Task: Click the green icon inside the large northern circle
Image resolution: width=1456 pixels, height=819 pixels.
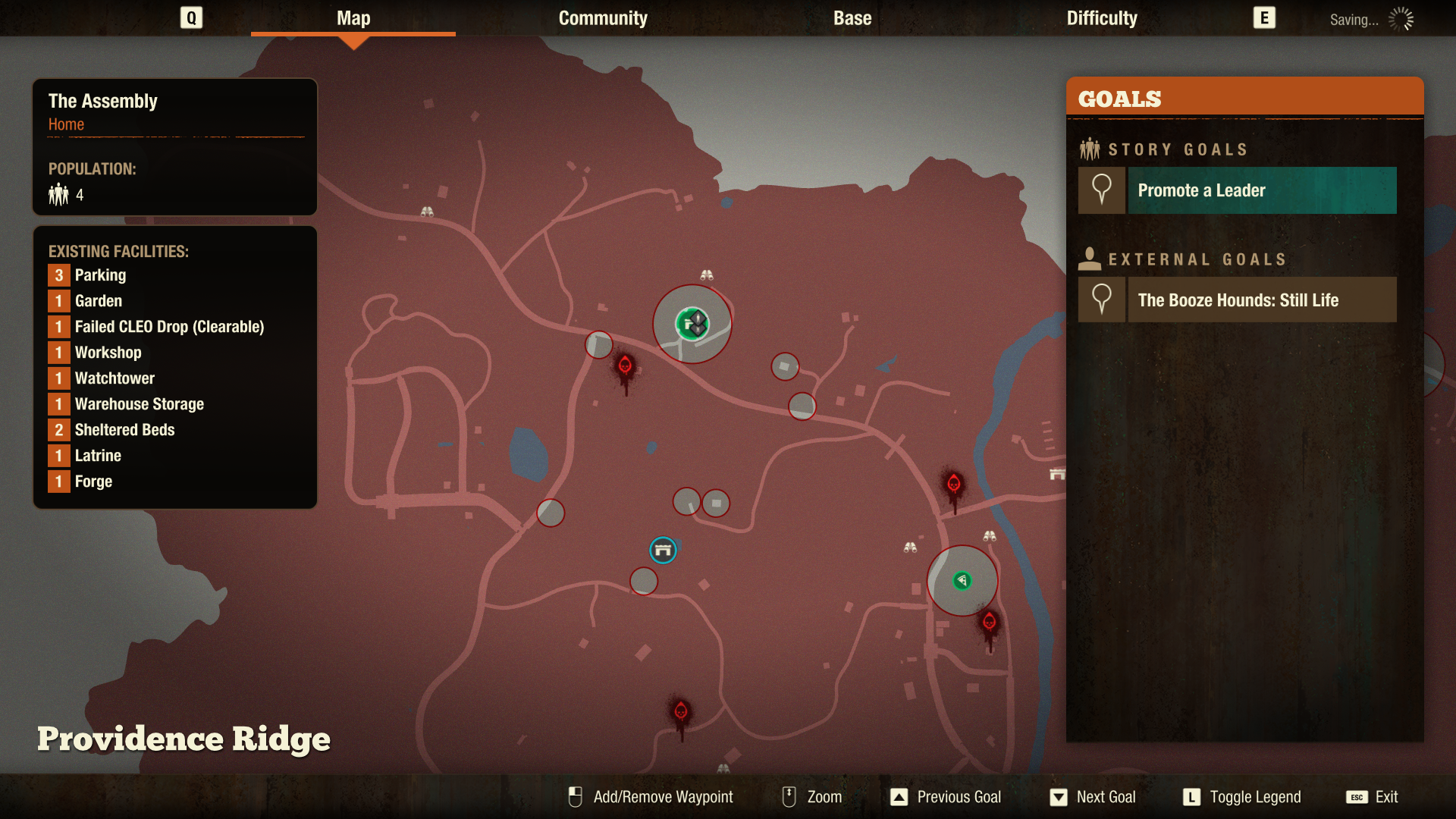Action: (x=692, y=322)
